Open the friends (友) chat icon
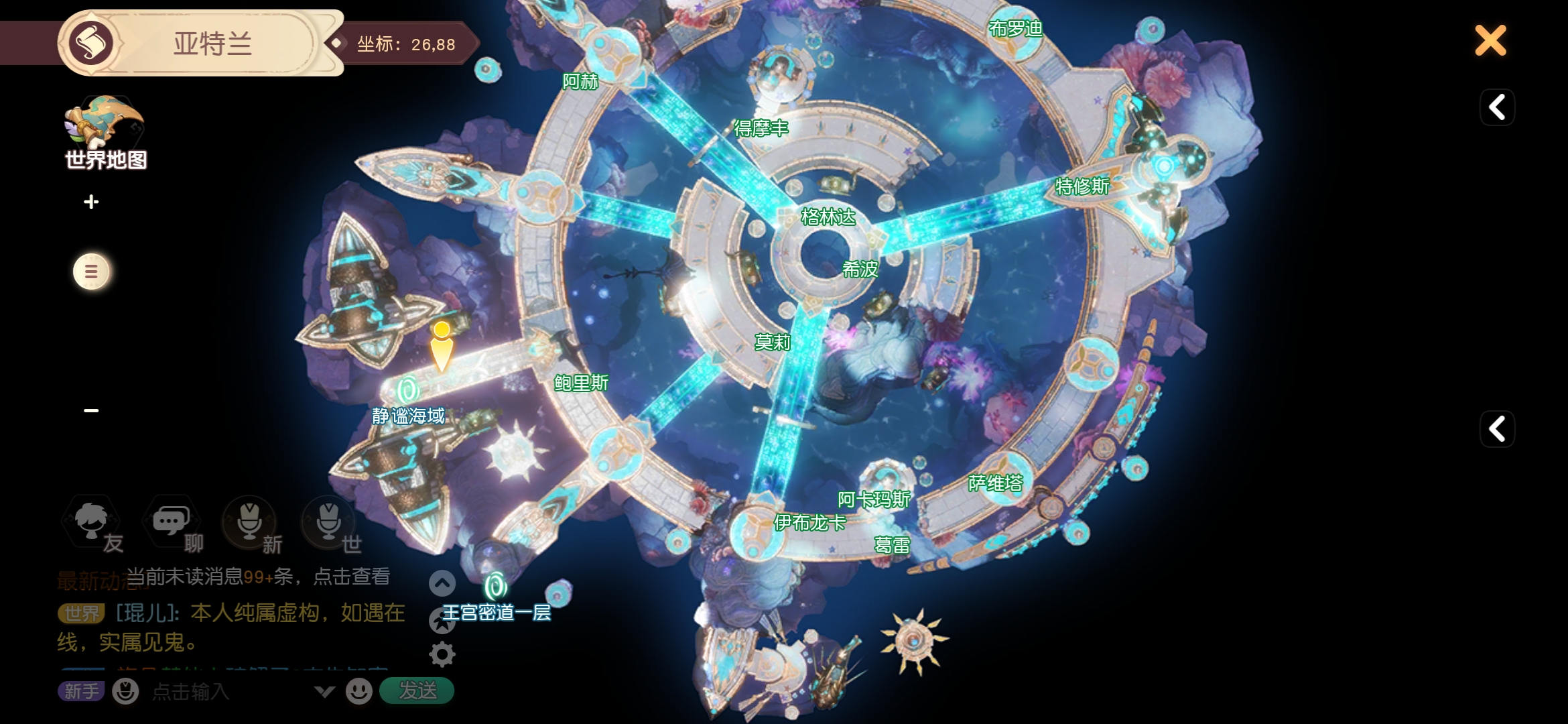The image size is (1568, 724). click(92, 522)
